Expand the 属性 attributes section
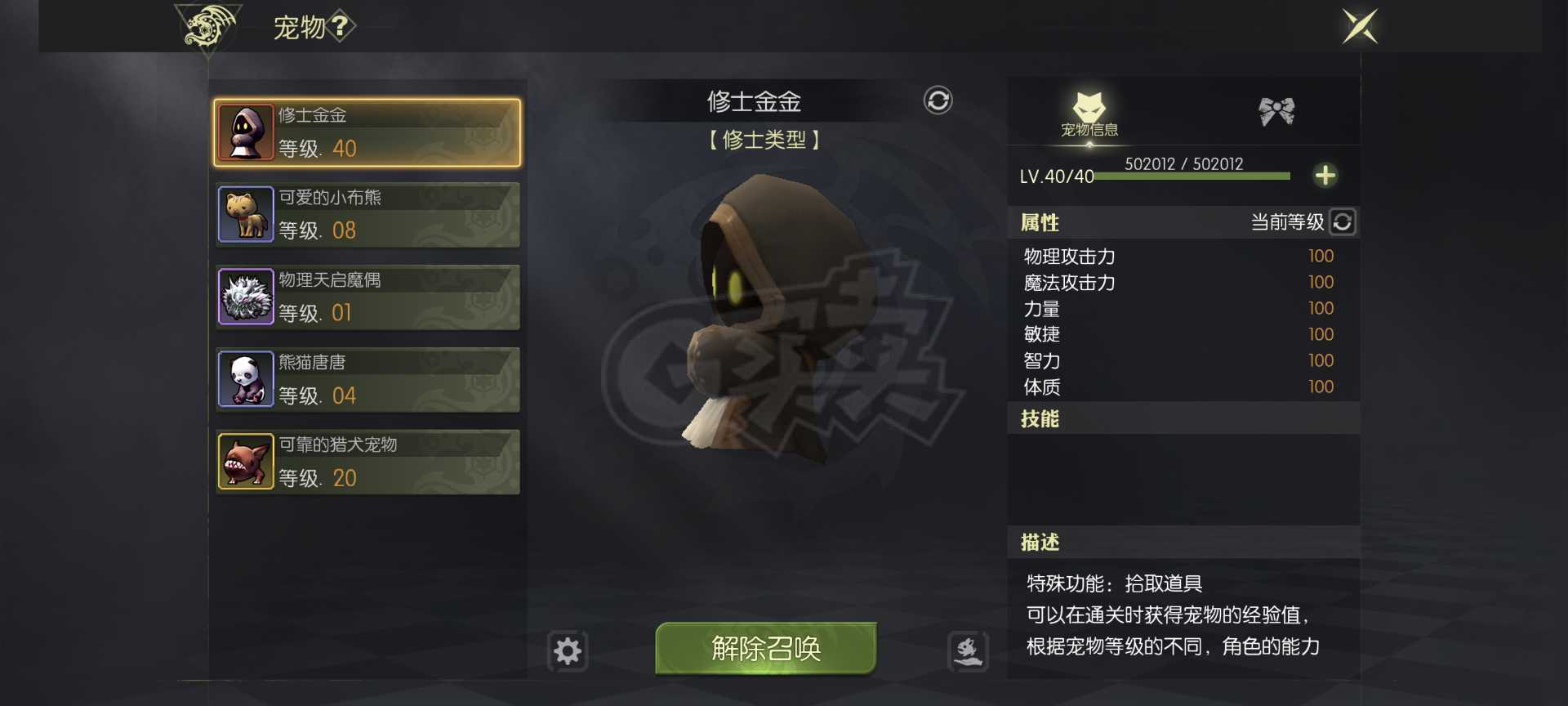The height and width of the screenshot is (706, 1568). [x=1038, y=221]
